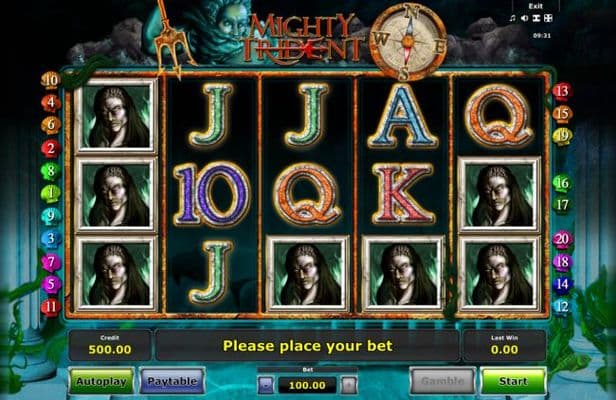
Task: Choose payline marker 11
Action: tap(51, 306)
